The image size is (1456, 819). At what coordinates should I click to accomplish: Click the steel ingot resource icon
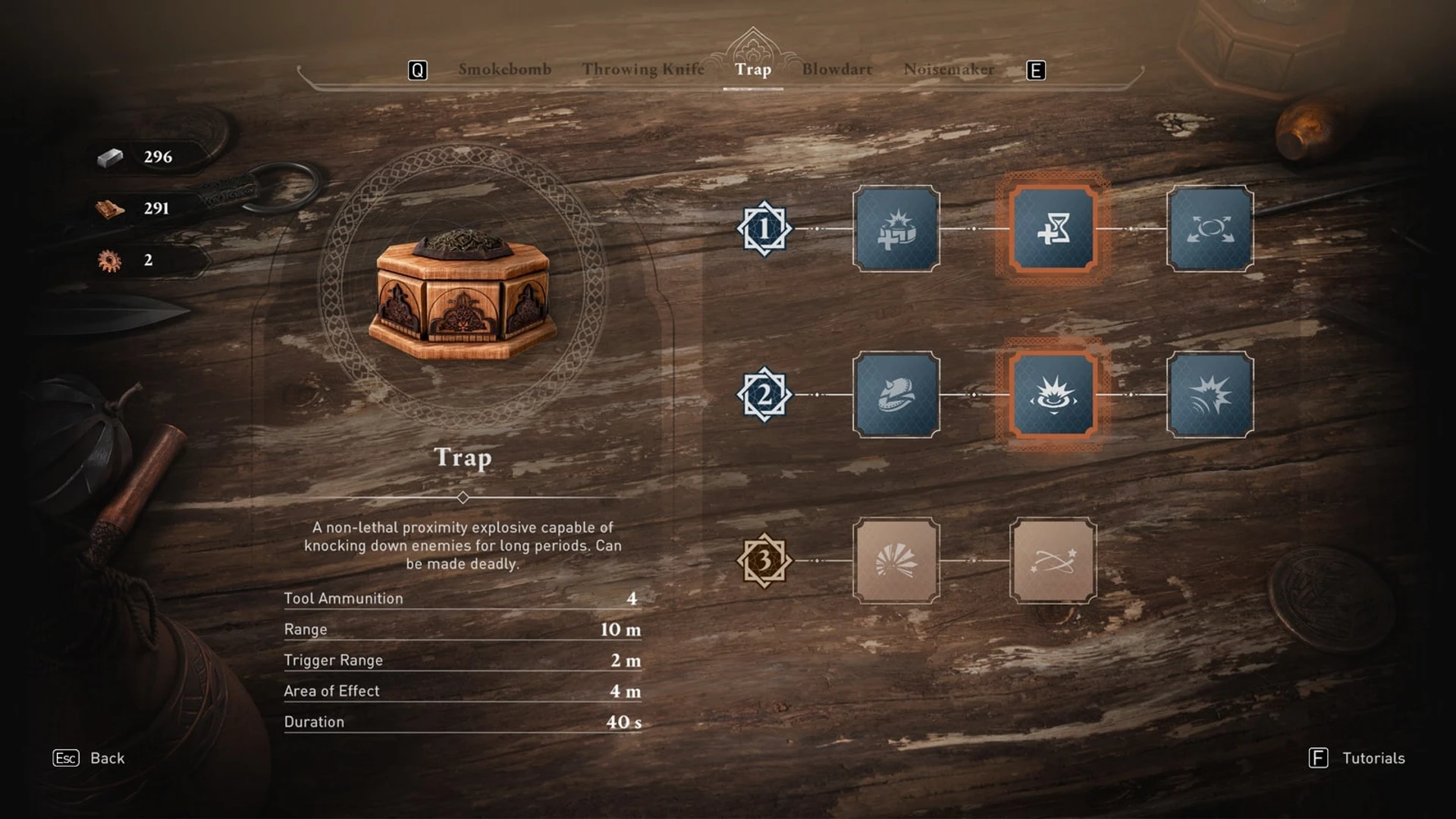coord(111,157)
